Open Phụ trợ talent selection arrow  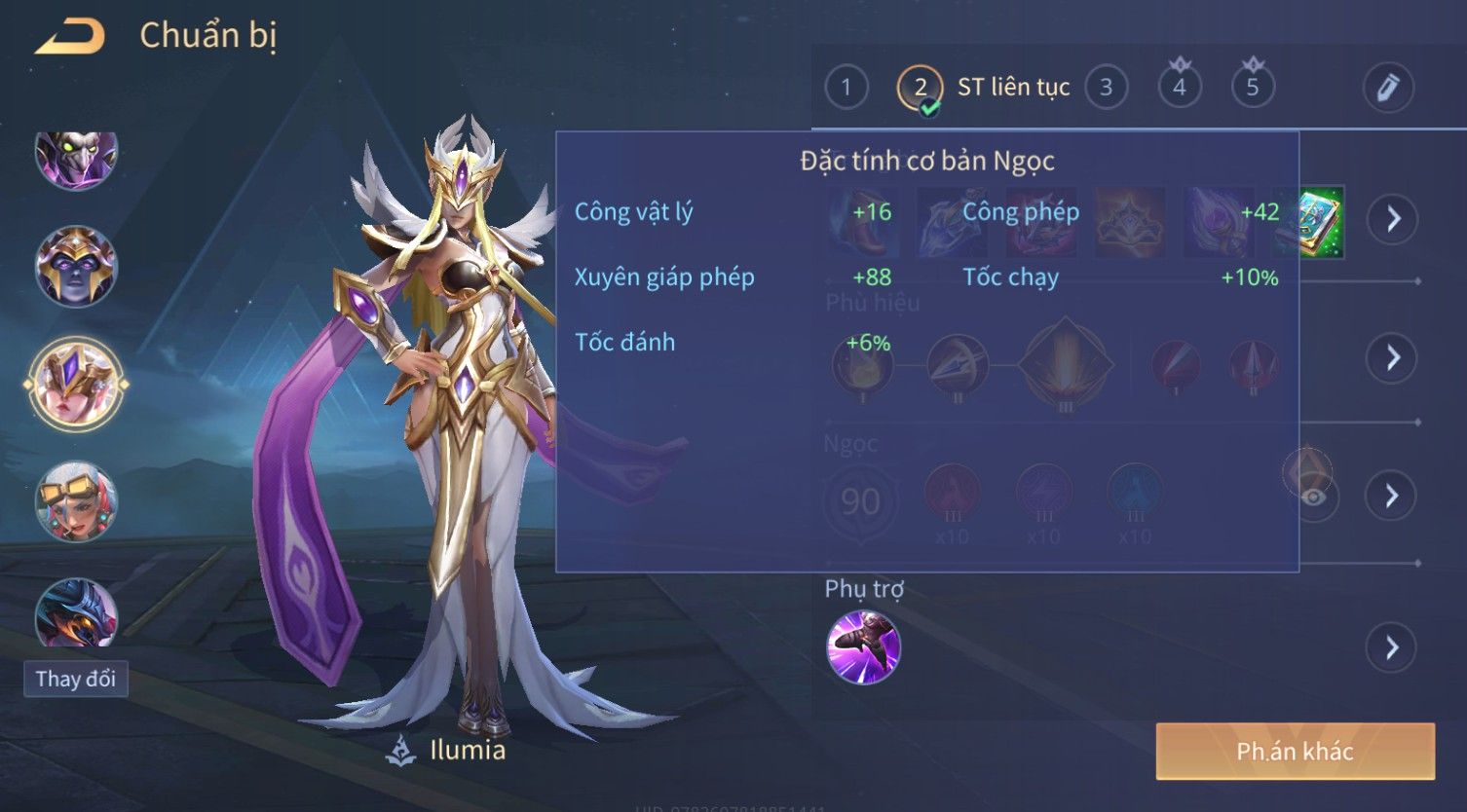point(1393,647)
